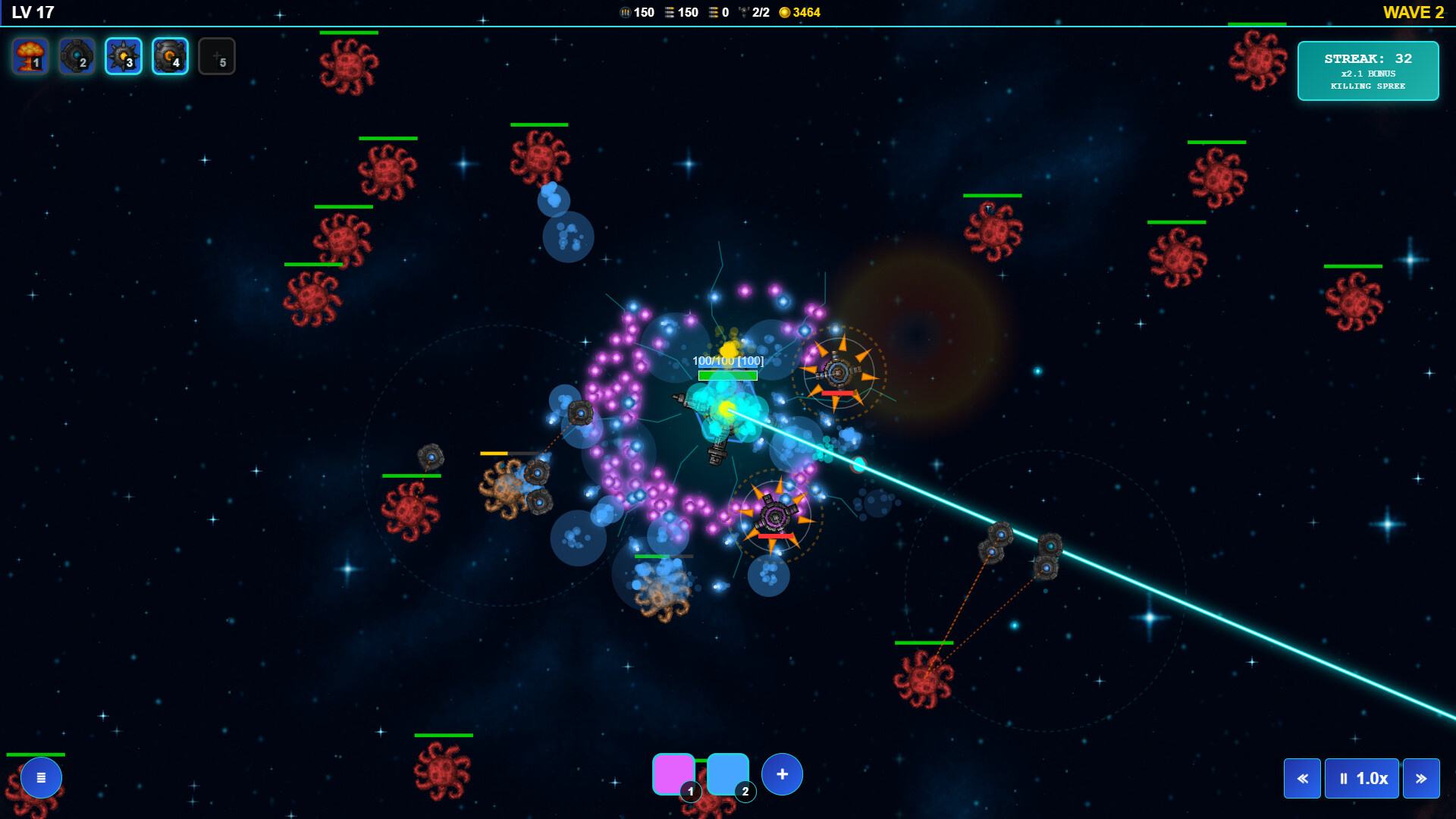Increase game speed with the double-right arrow
The height and width of the screenshot is (819, 1456).
[x=1420, y=778]
